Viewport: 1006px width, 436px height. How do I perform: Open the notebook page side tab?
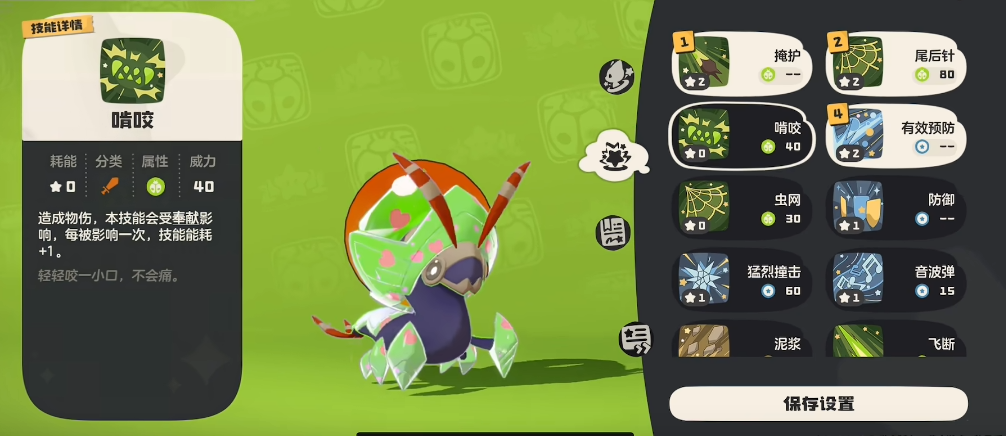[613, 232]
